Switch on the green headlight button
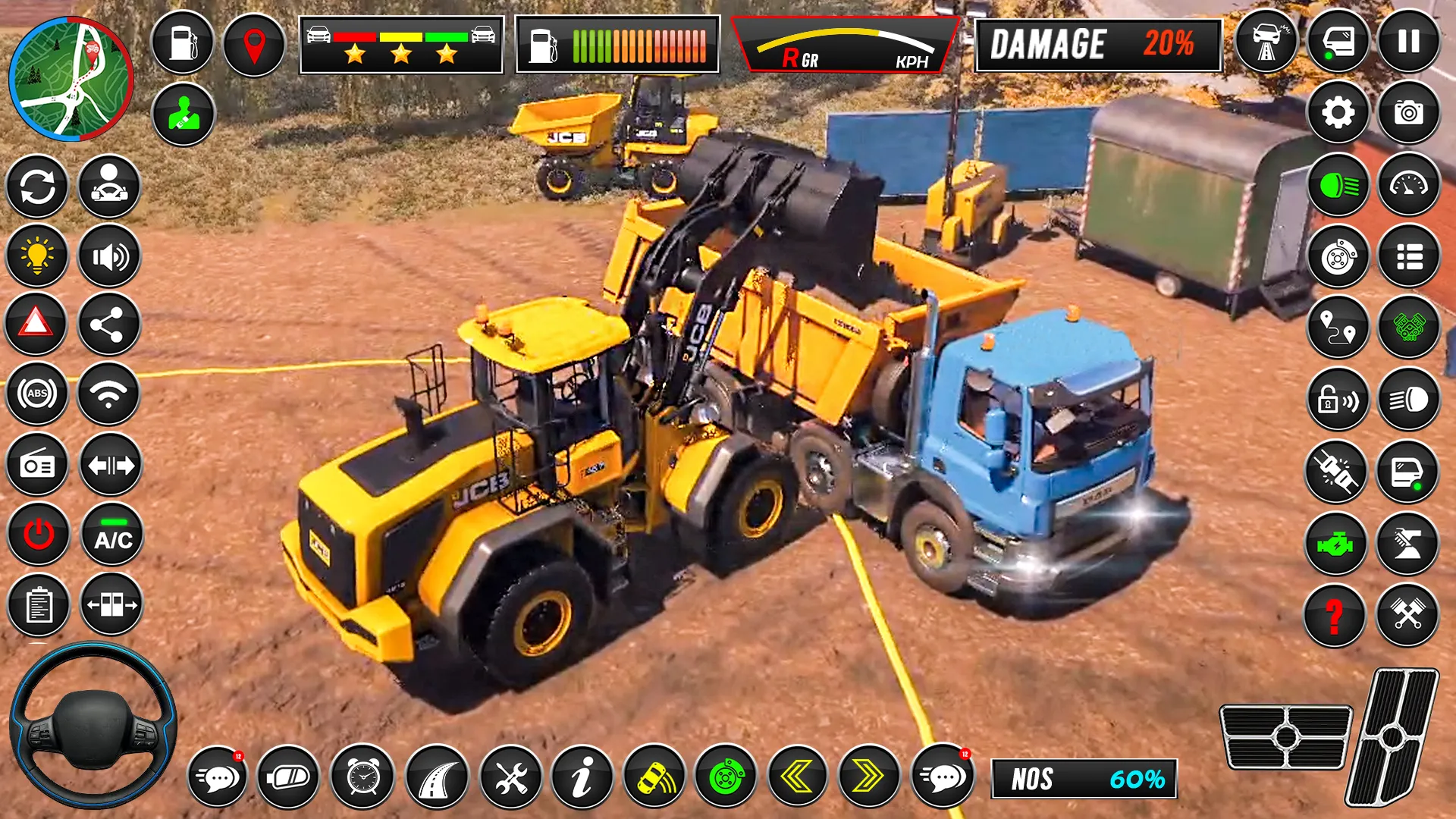Screen dimensions: 1456x819 [x=1338, y=186]
